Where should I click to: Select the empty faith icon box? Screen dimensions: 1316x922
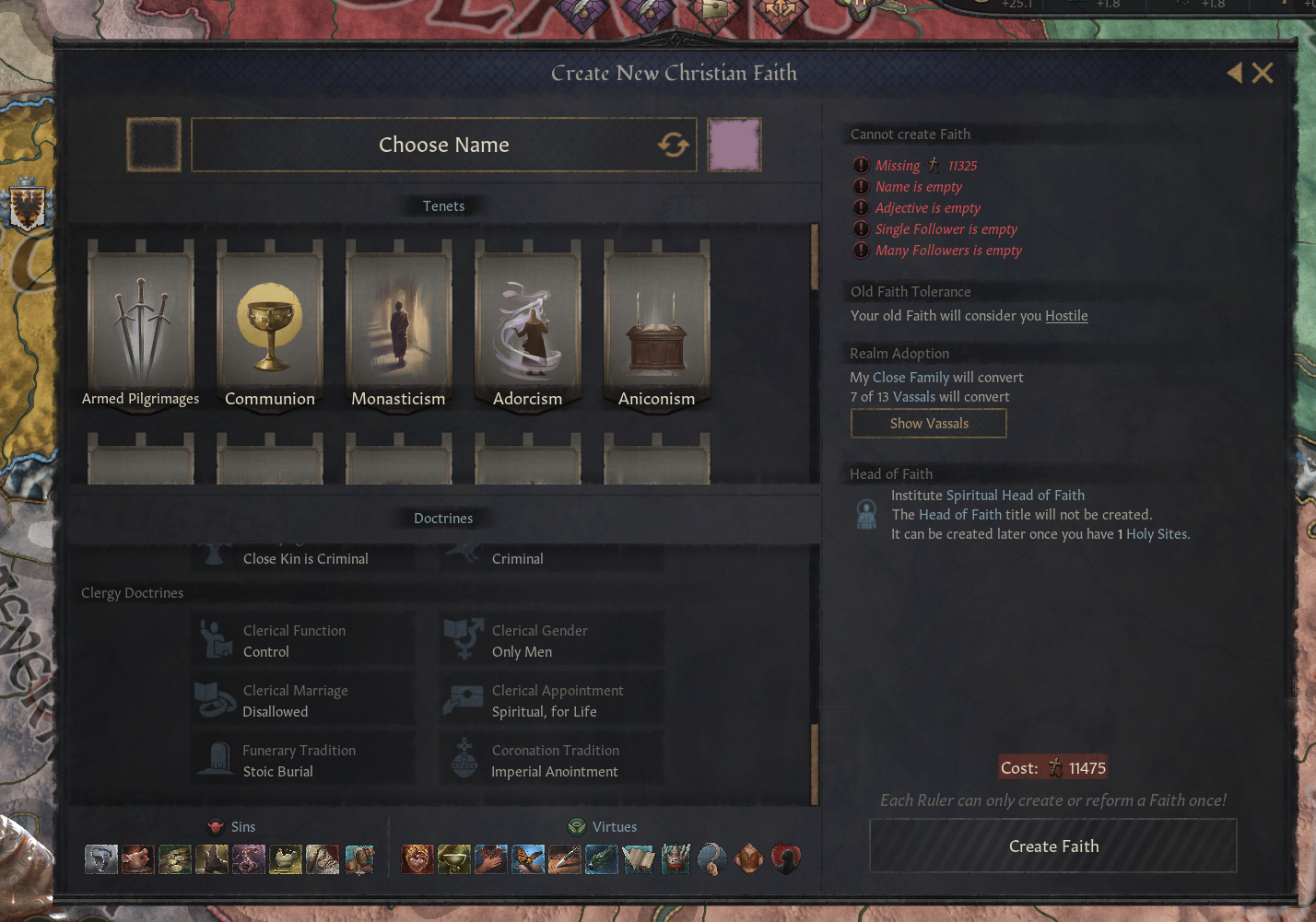point(153,145)
